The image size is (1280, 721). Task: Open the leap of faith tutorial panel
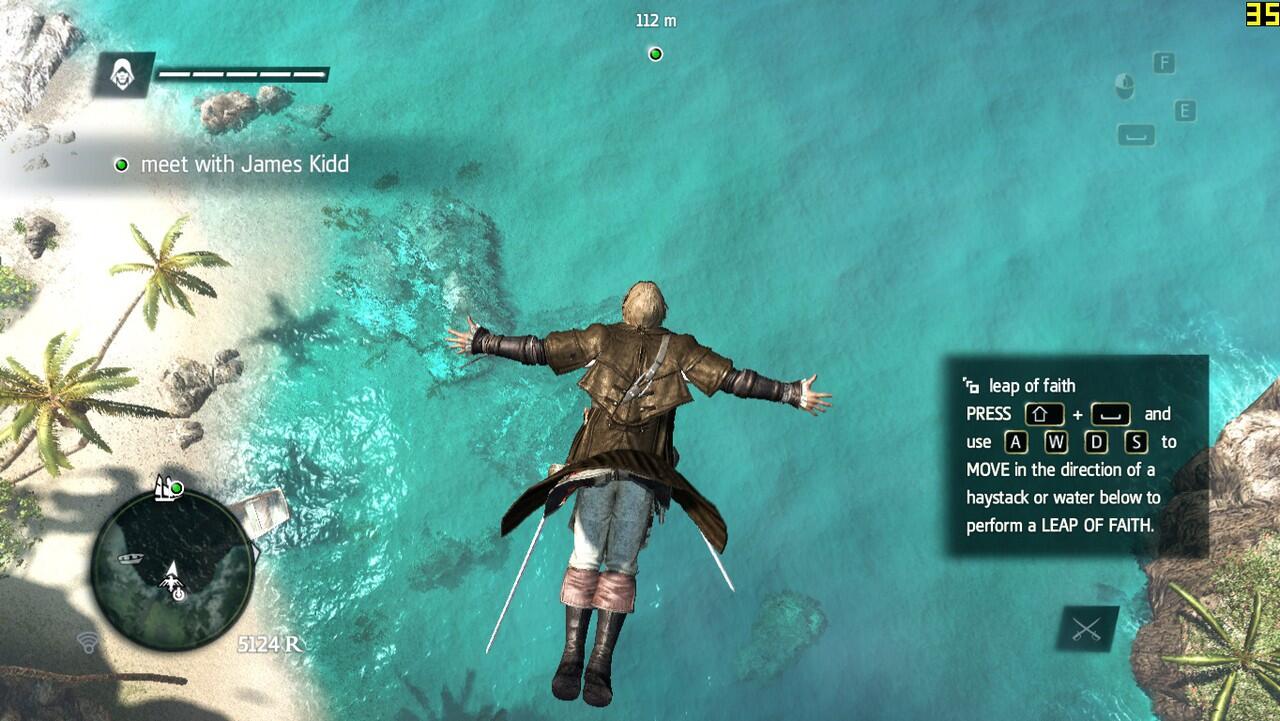tap(1075, 455)
